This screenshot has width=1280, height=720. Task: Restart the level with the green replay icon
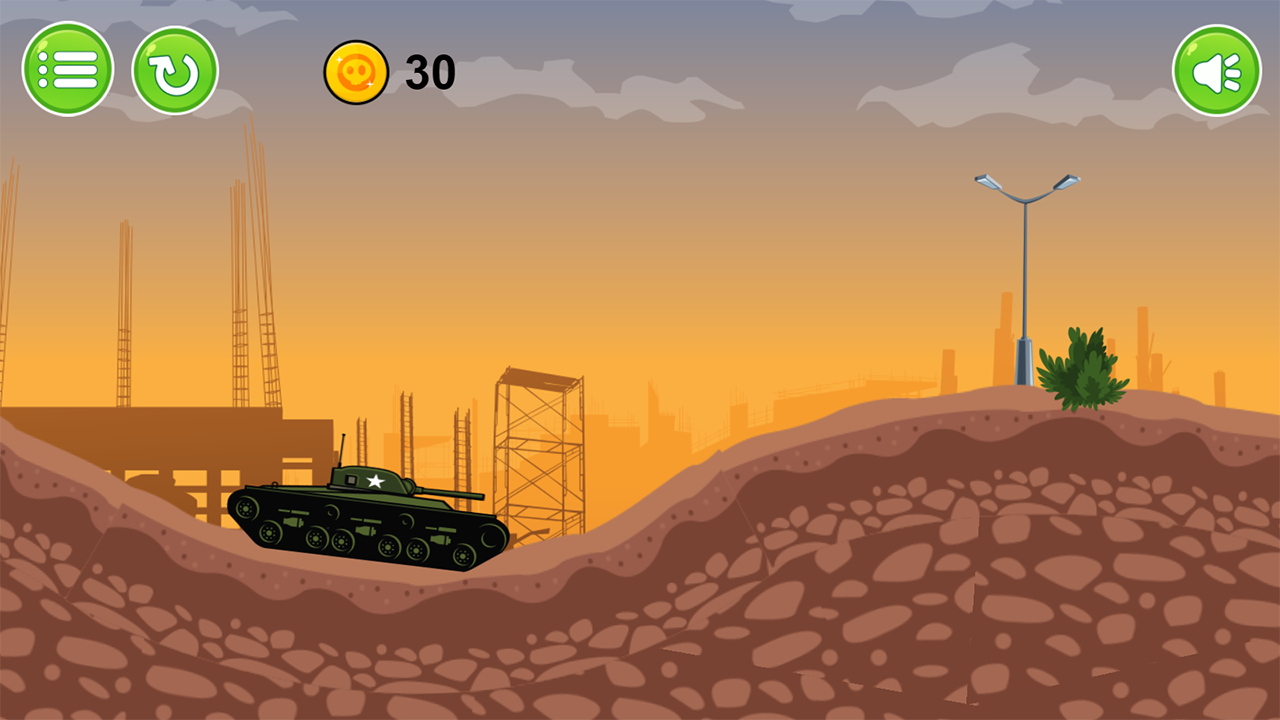click(175, 68)
